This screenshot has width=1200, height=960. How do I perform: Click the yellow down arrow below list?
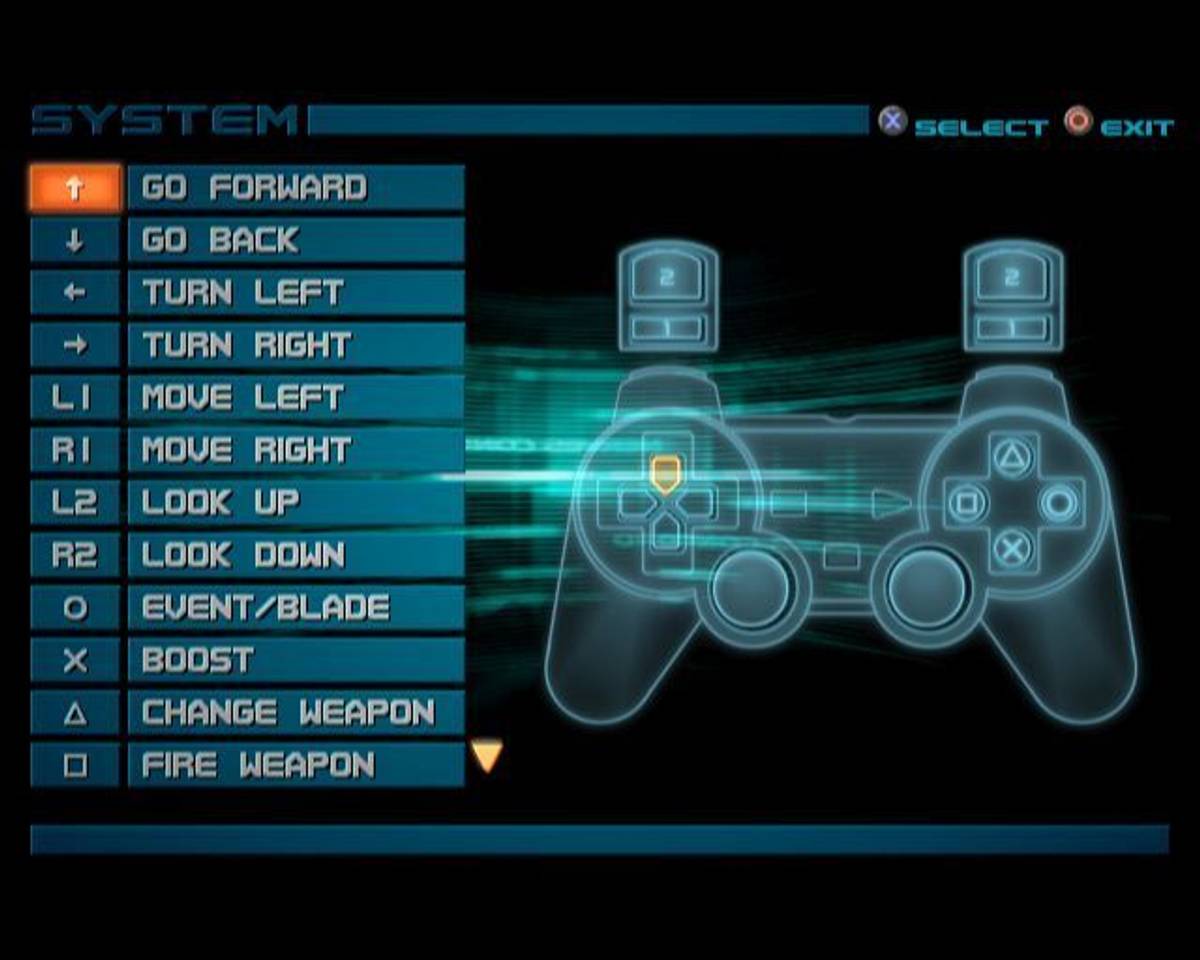pos(487,756)
